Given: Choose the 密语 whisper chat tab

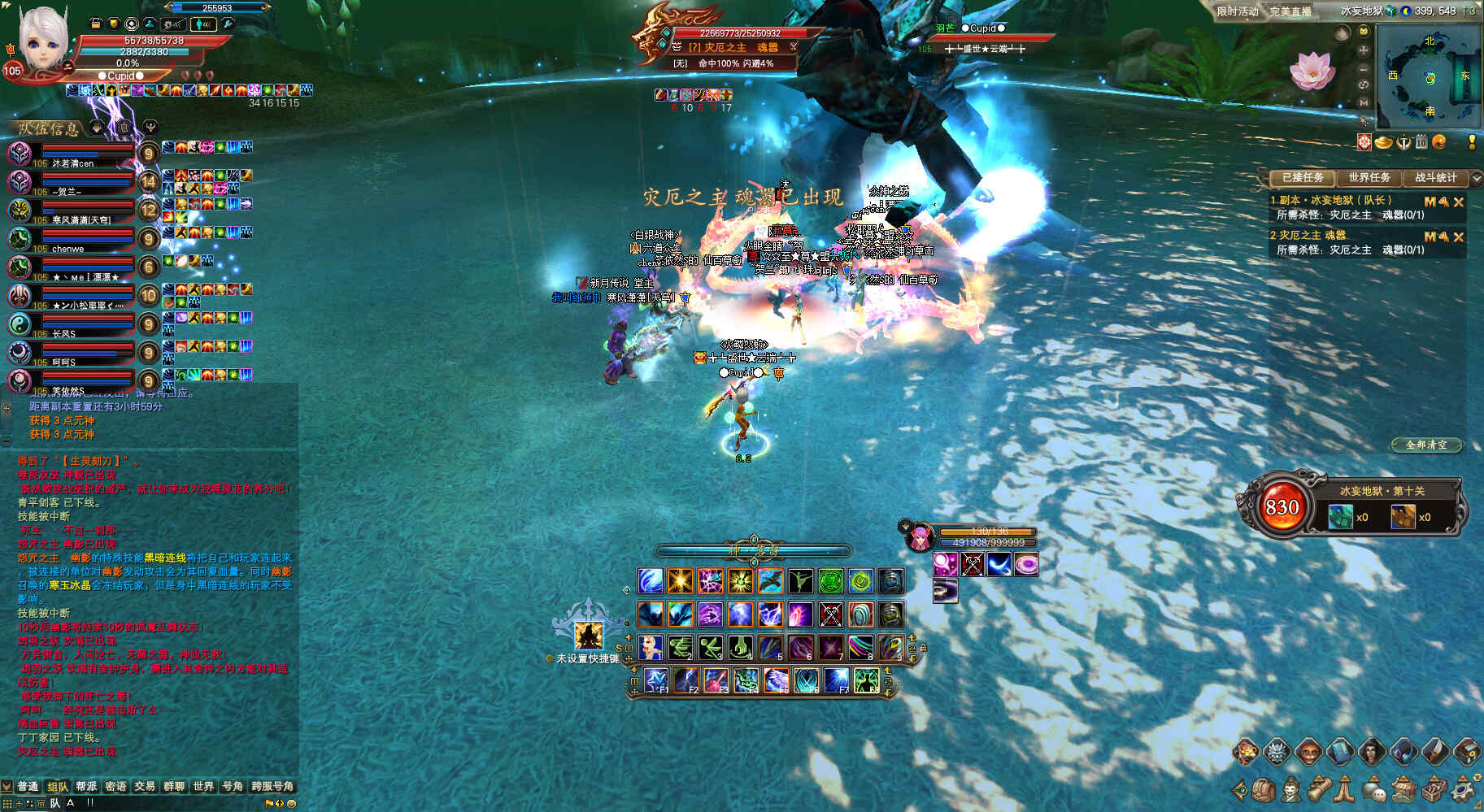Looking at the screenshot, I should [115, 786].
